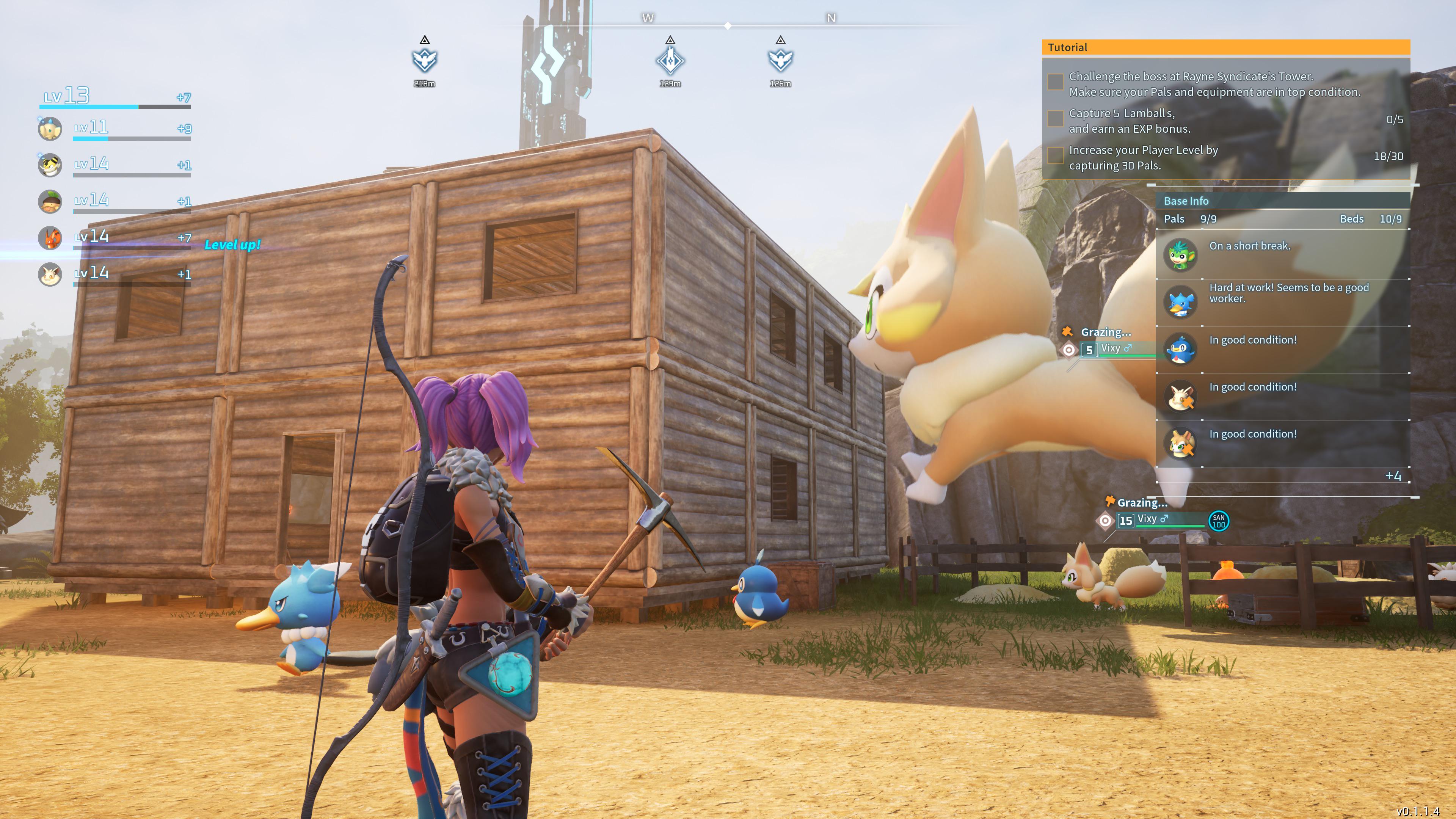Screen dimensions: 1456x819
Task: Pick the Cremis portrait in the party list
Action: tap(50, 275)
